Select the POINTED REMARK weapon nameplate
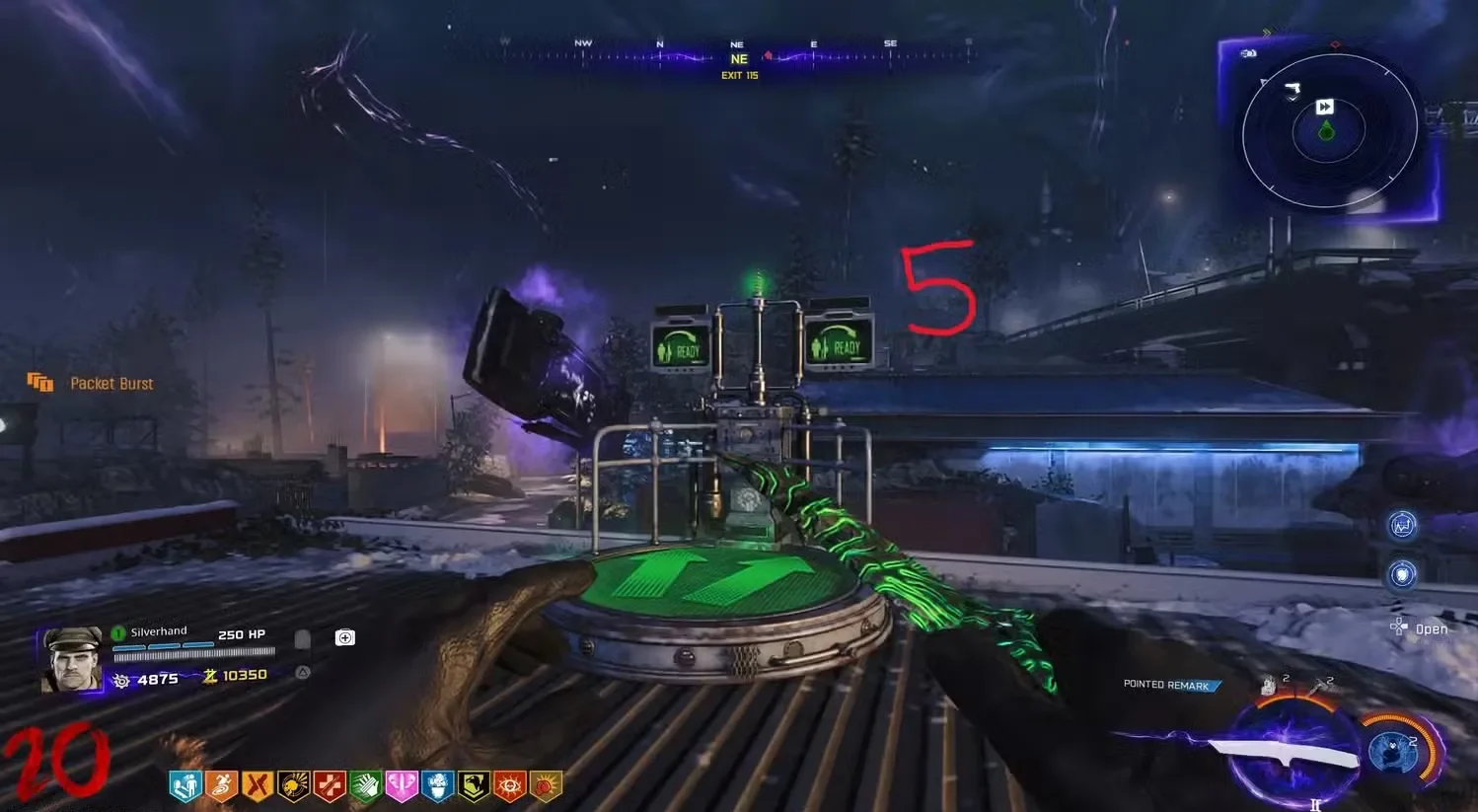The image size is (1478, 812). coord(1169,685)
